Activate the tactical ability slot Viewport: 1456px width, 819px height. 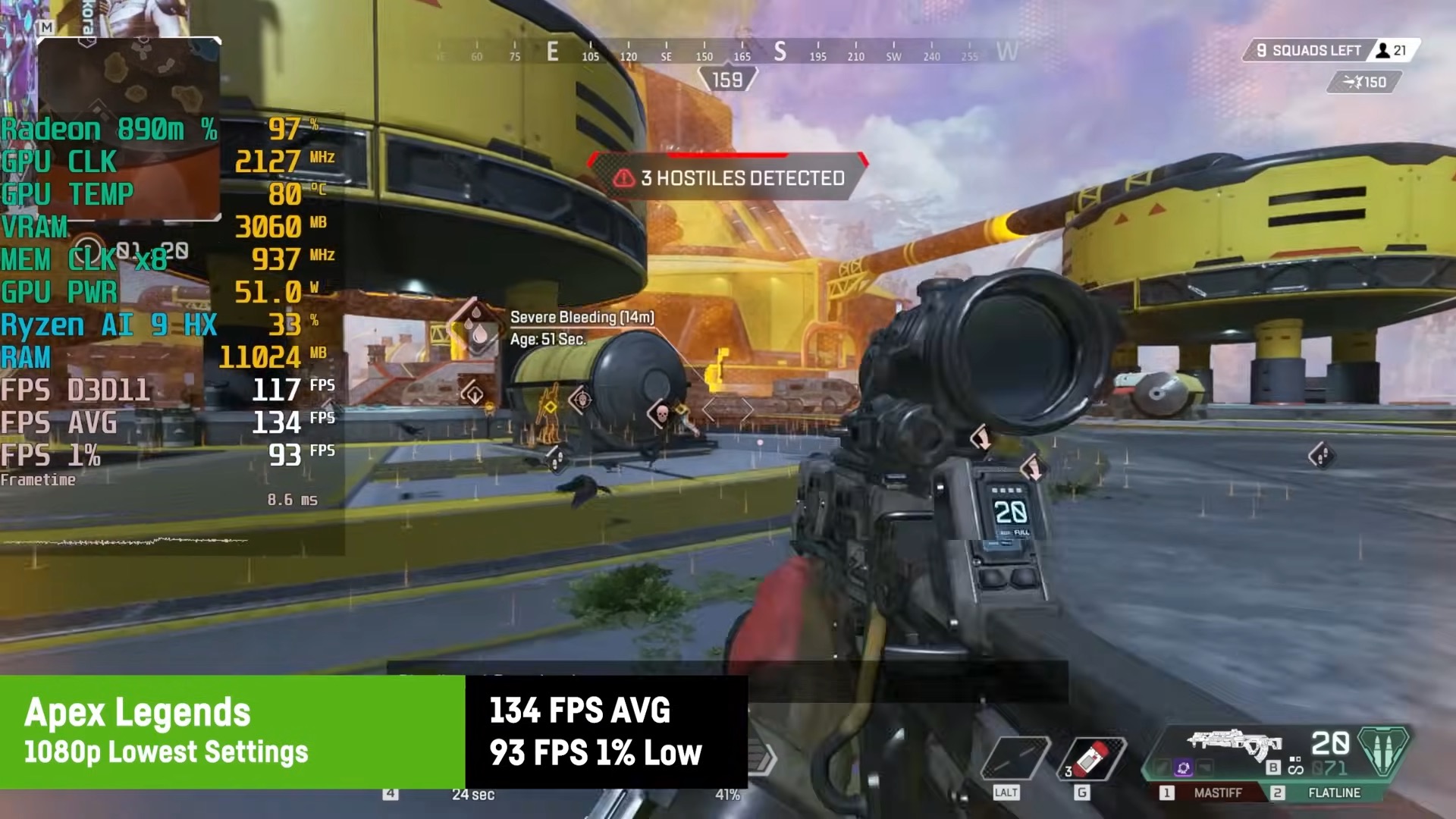1014,758
